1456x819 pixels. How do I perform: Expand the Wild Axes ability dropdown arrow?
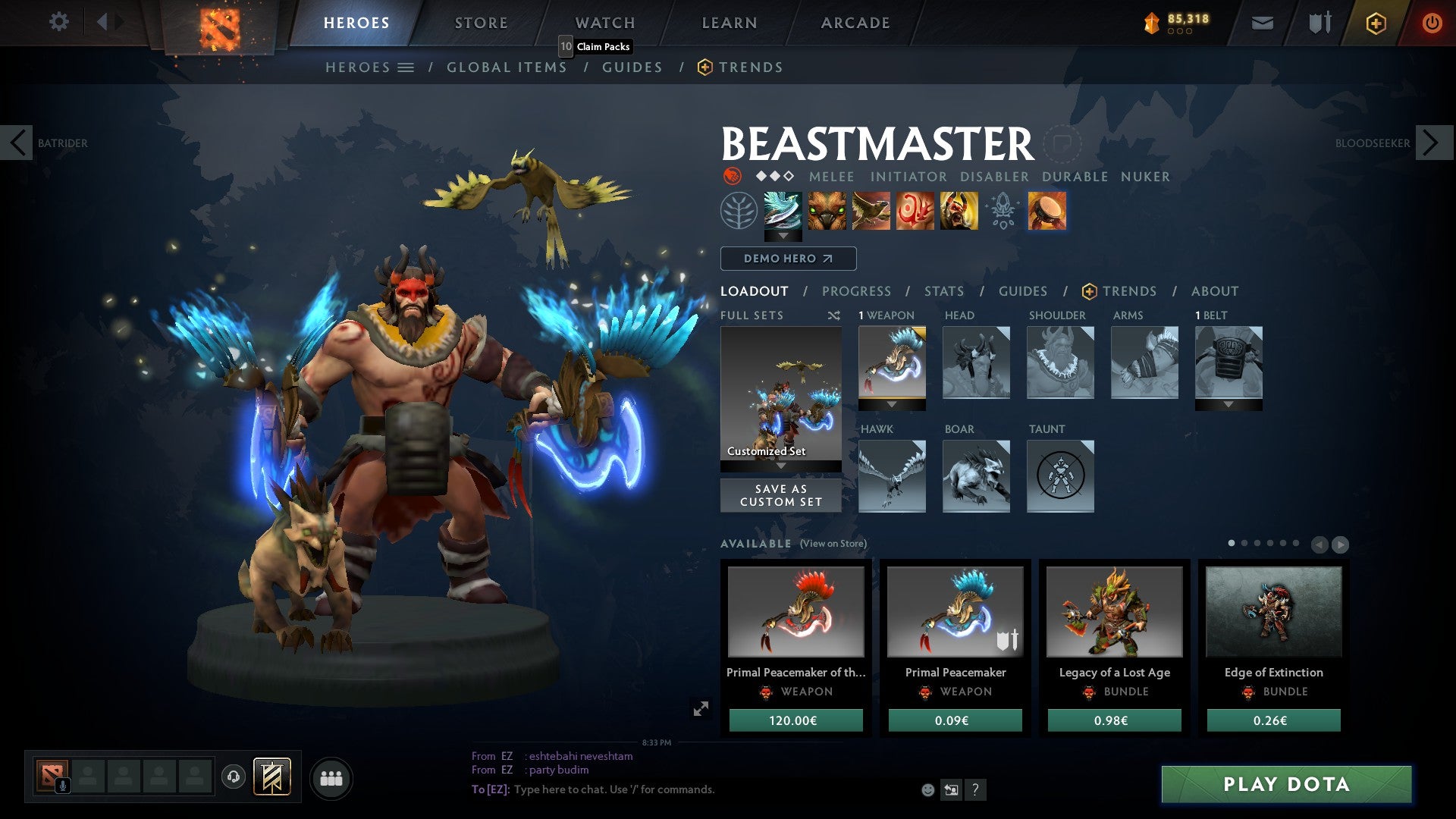(783, 235)
